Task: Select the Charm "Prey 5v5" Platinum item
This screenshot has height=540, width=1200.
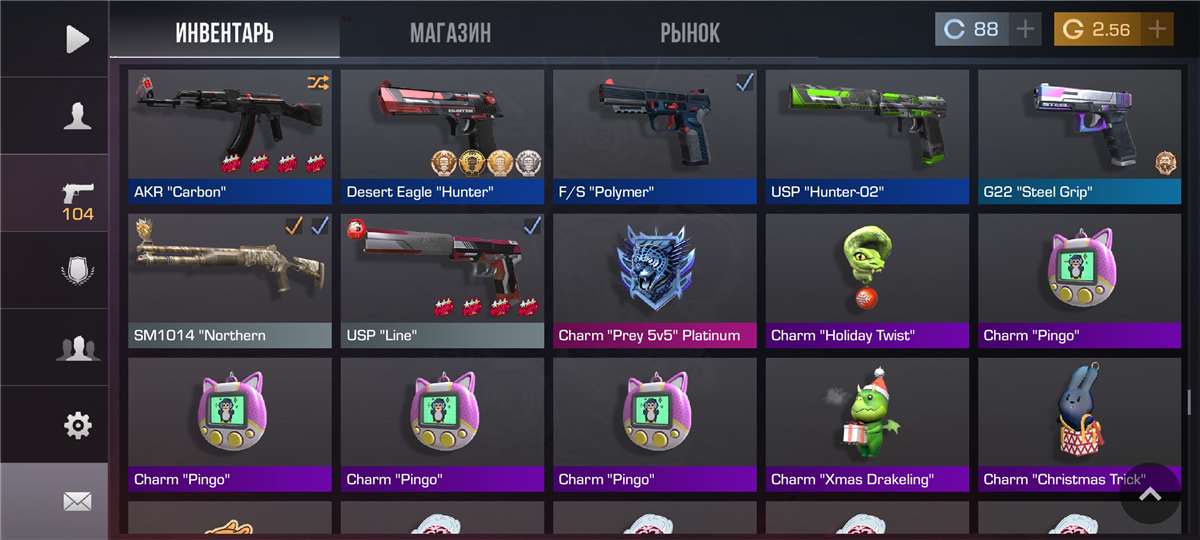Action: (x=655, y=280)
